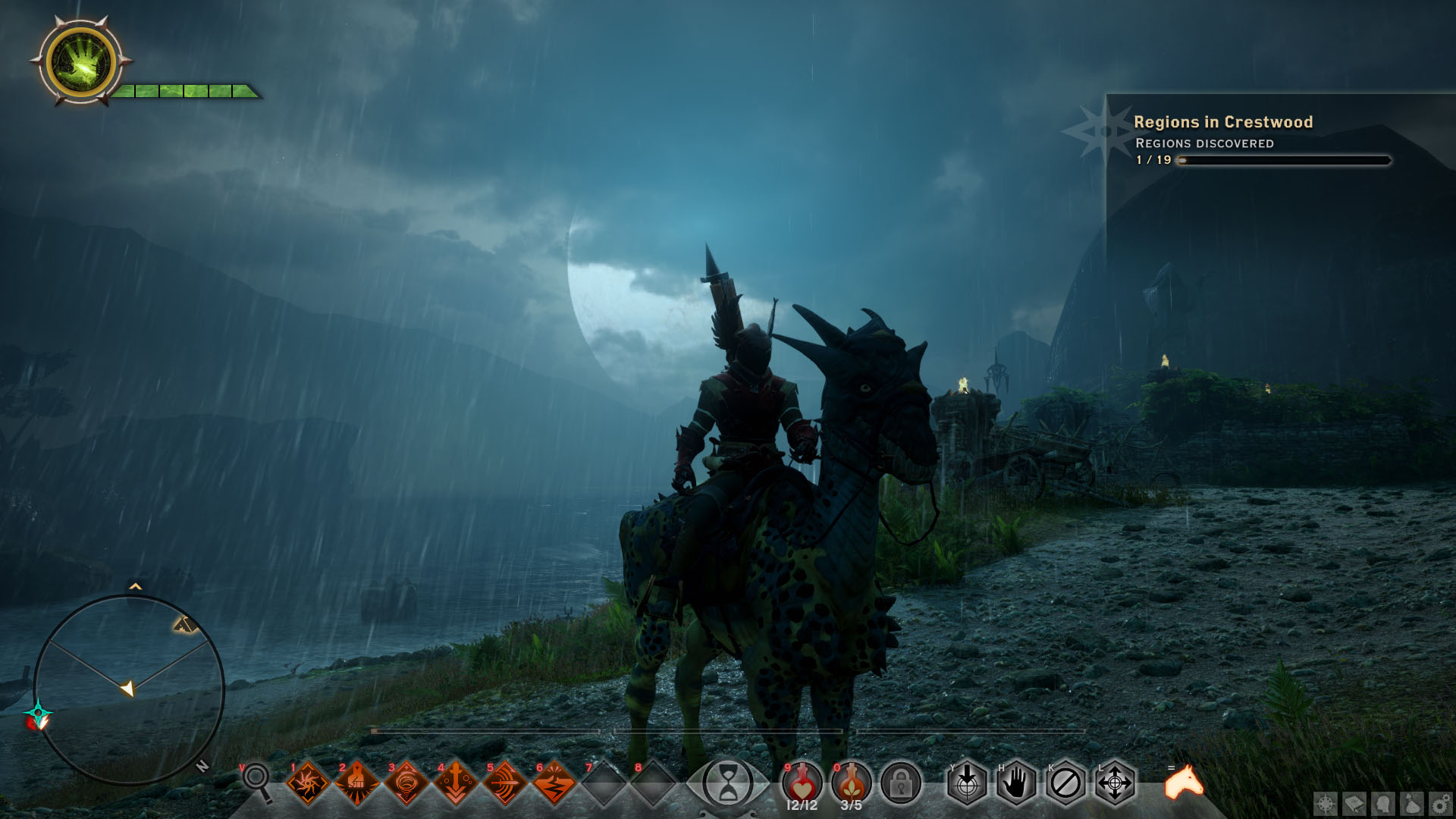Issue the hold position hand command
Image resolution: width=1456 pixels, height=819 pixels.
click(x=1016, y=783)
